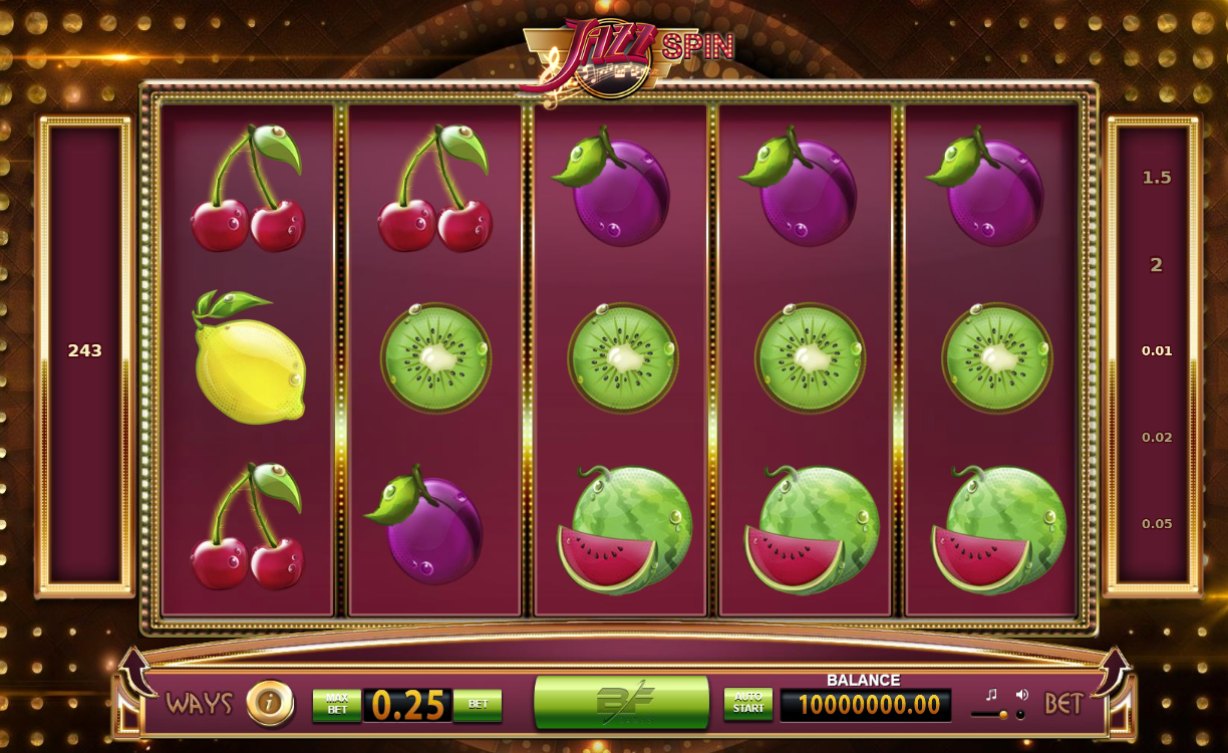This screenshot has height=753, width=1228.
Task: Click the small green Bet button
Action: [478, 704]
